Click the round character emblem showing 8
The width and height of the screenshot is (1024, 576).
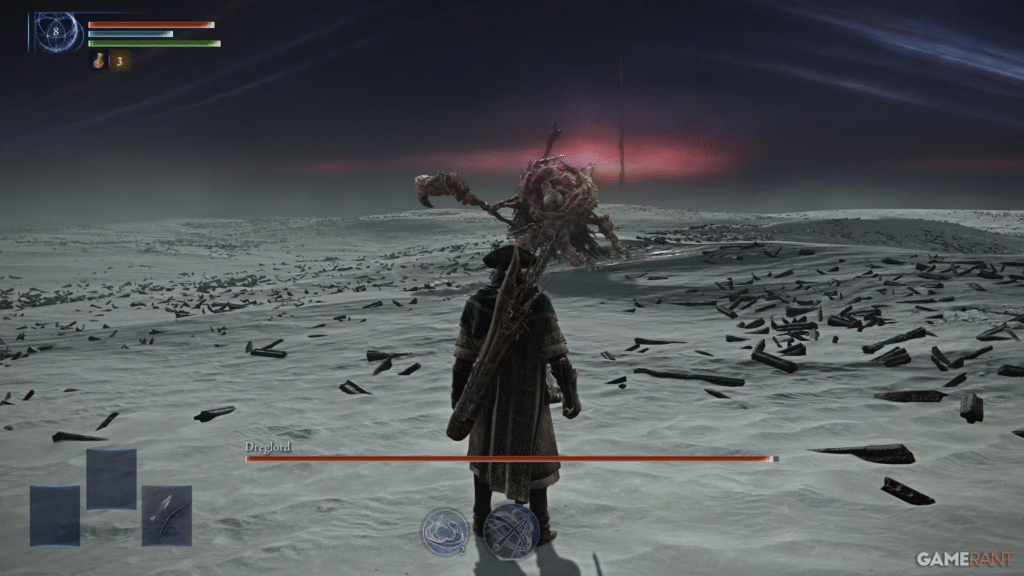point(56,32)
